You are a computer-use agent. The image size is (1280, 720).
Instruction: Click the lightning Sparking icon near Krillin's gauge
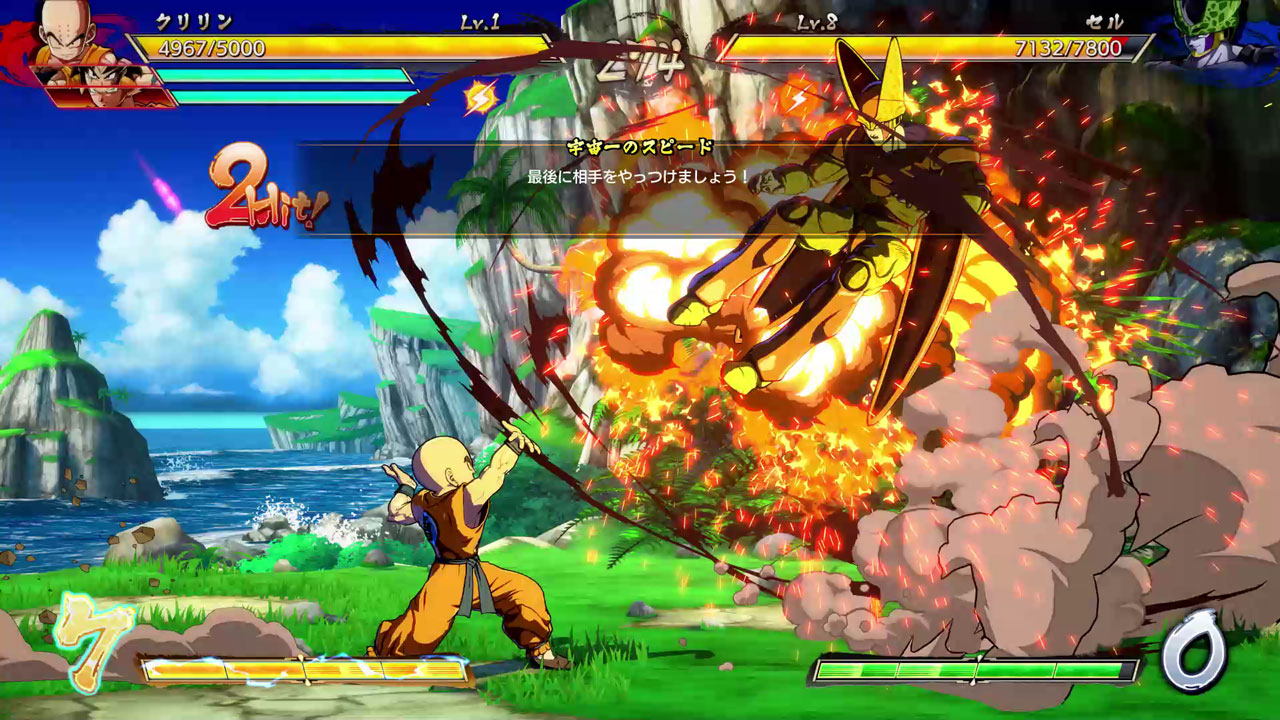click(481, 98)
